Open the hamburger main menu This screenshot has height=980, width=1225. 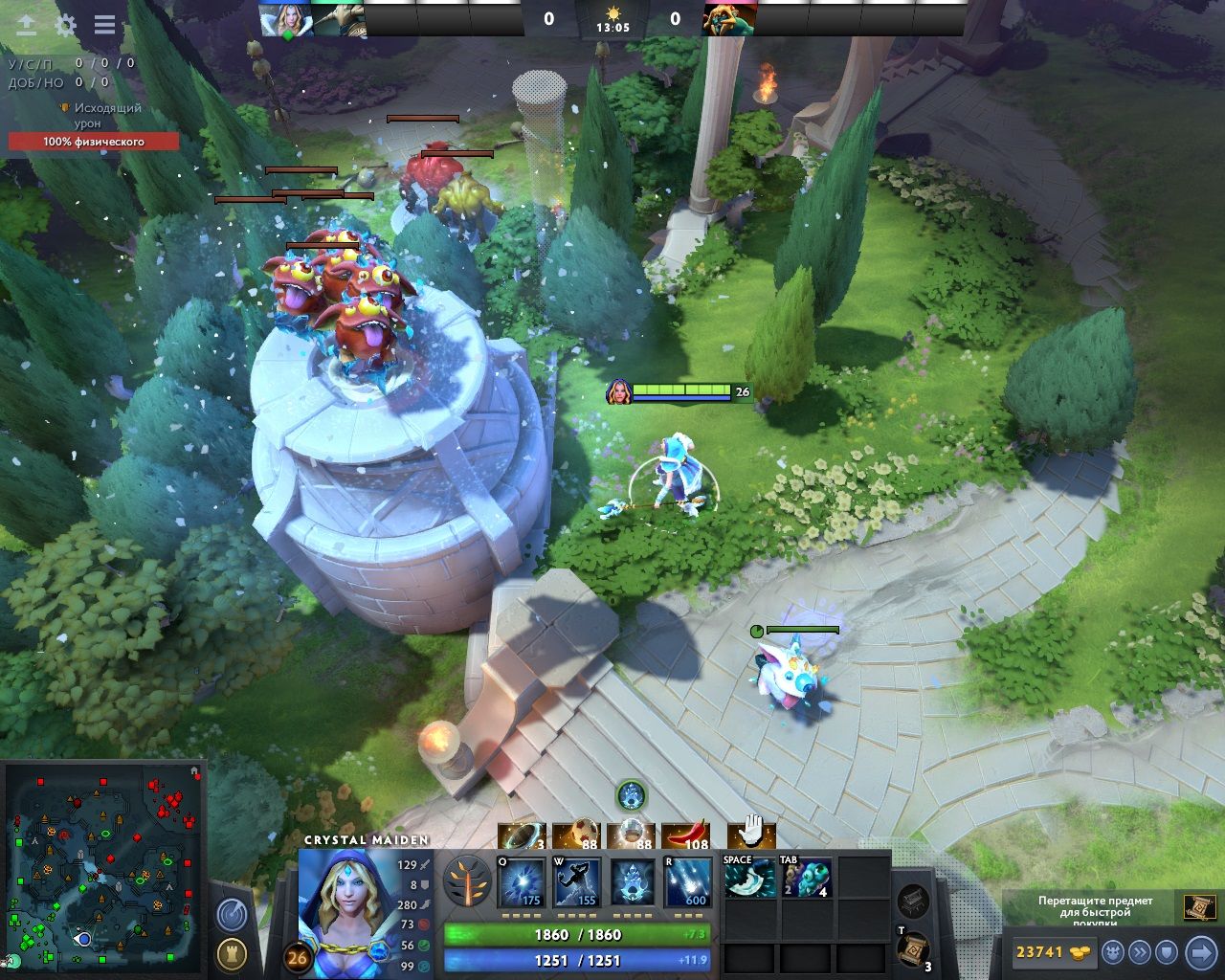click(x=104, y=26)
